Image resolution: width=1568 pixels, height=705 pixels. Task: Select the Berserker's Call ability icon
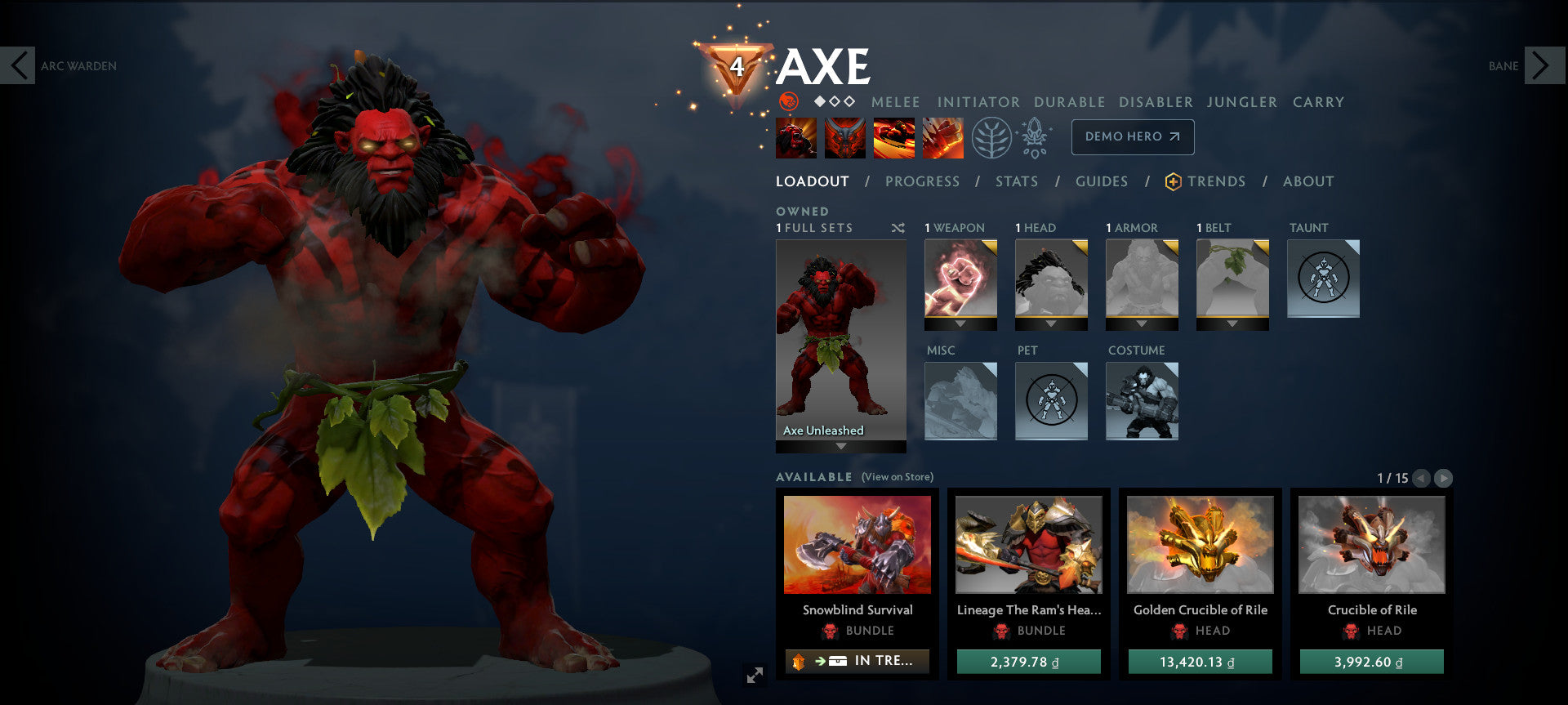tap(796, 136)
